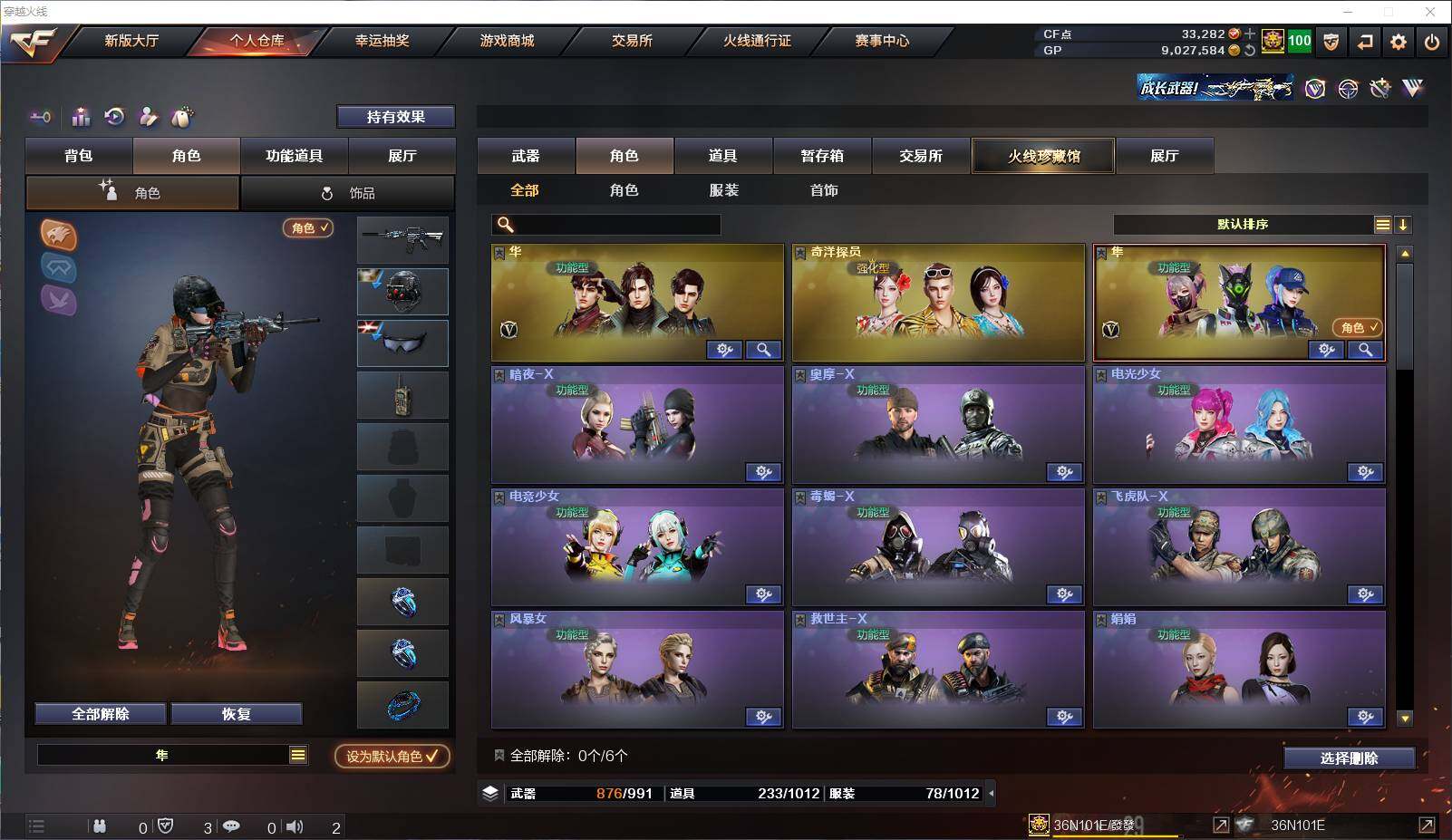This screenshot has width=1452, height=840.
Task: Click the 持有效果 button
Action: [395, 117]
